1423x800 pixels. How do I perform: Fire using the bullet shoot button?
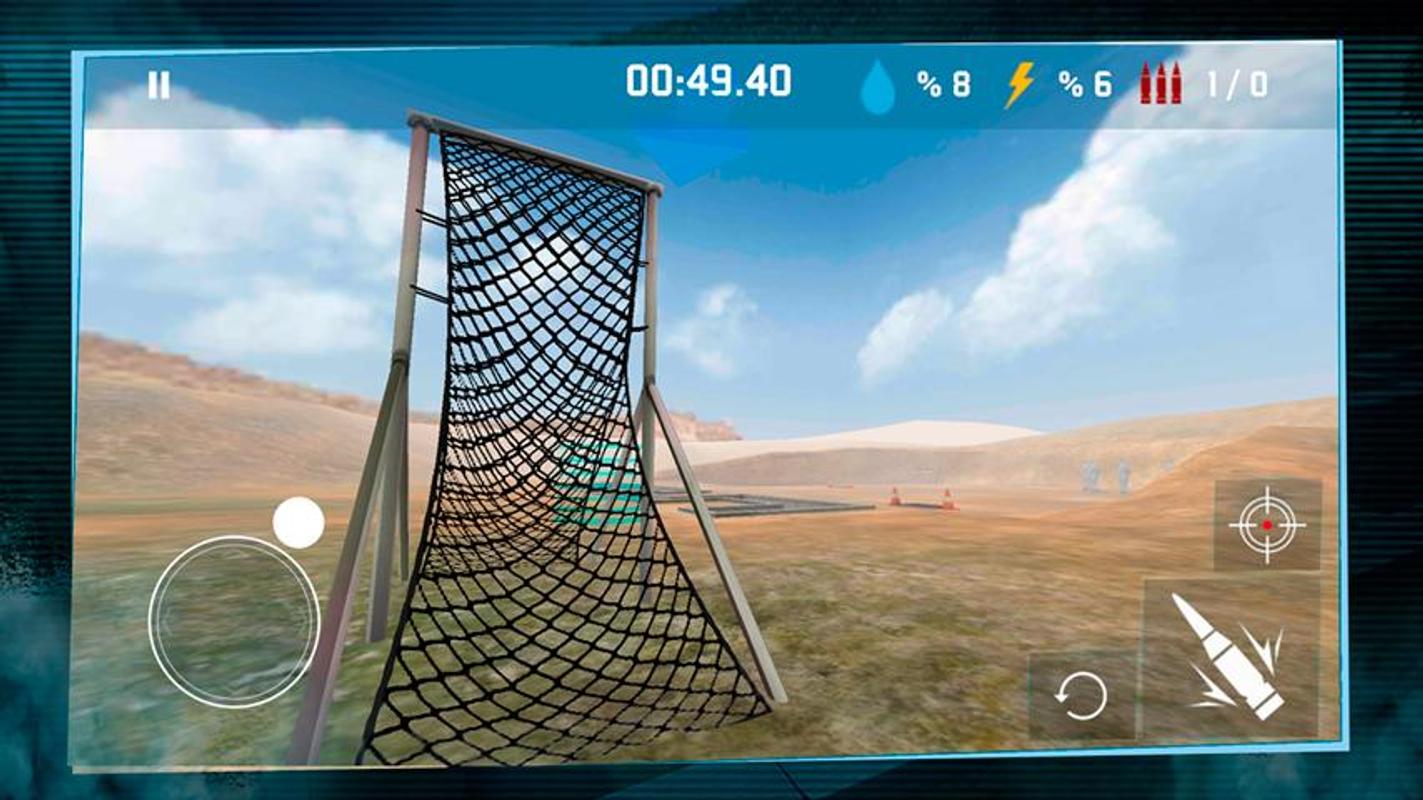[1231, 657]
